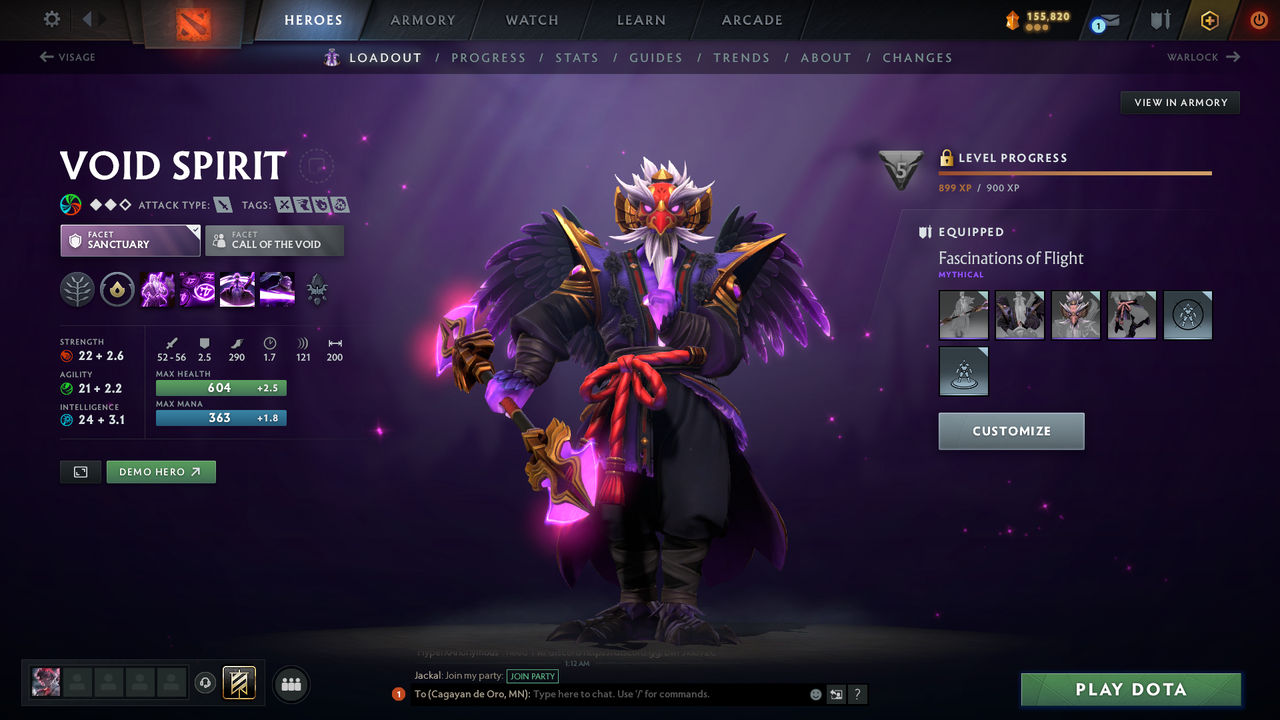The image size is (1280, 720).
Task: Open Dota Plus hexagon icon
Action: 1209,20
